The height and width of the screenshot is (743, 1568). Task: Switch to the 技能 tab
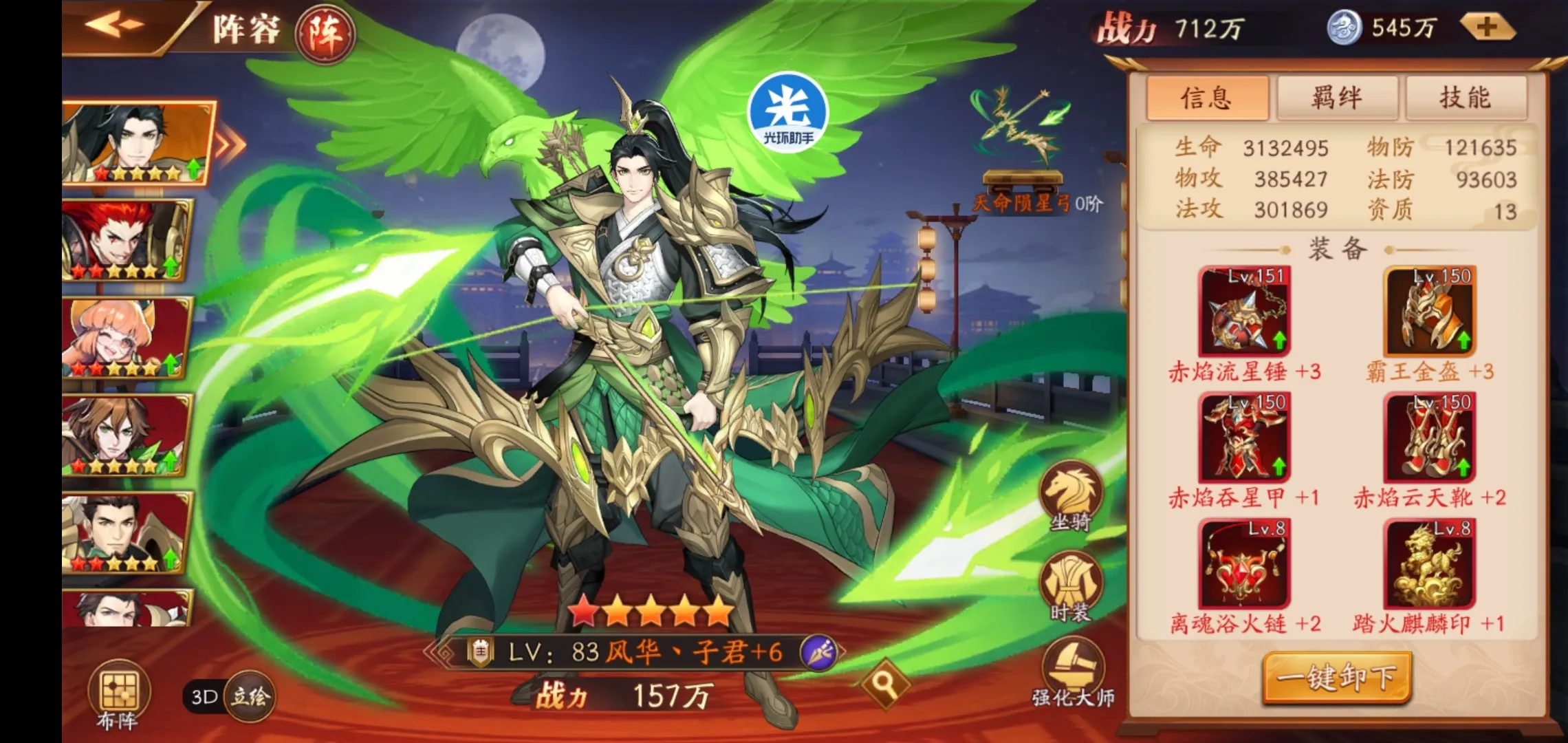click(x=1466, y=98)
